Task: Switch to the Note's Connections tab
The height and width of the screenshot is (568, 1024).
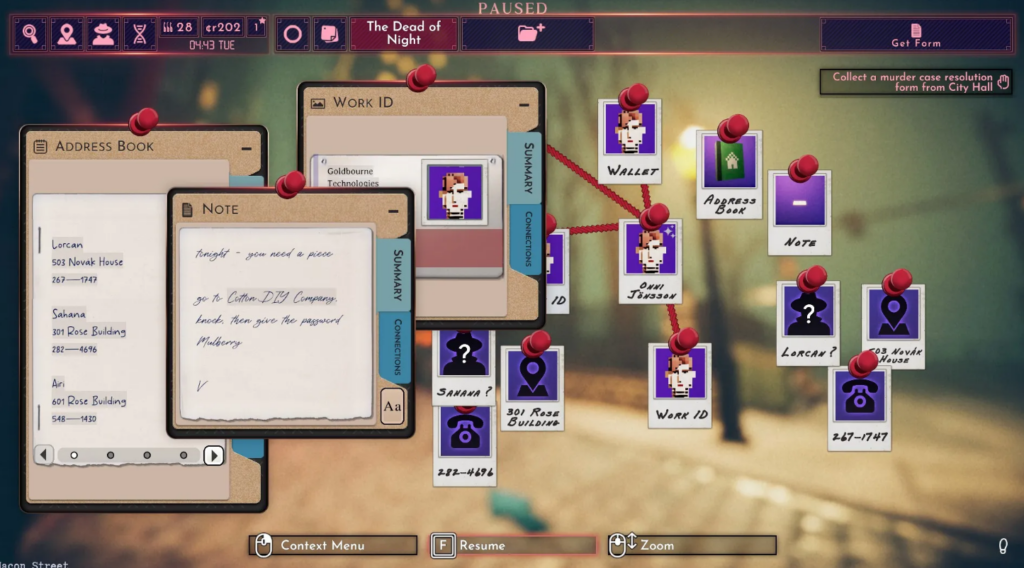Action: (397, 343)
